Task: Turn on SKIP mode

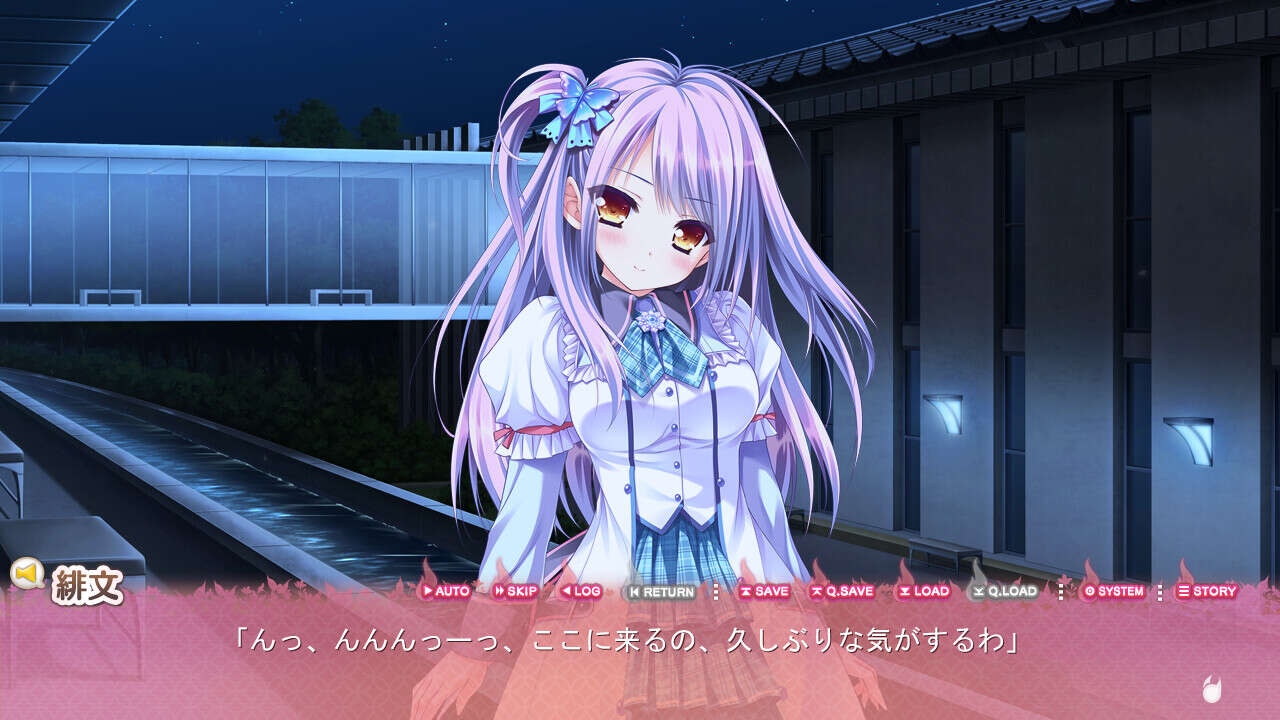Action: pos(515,591)
